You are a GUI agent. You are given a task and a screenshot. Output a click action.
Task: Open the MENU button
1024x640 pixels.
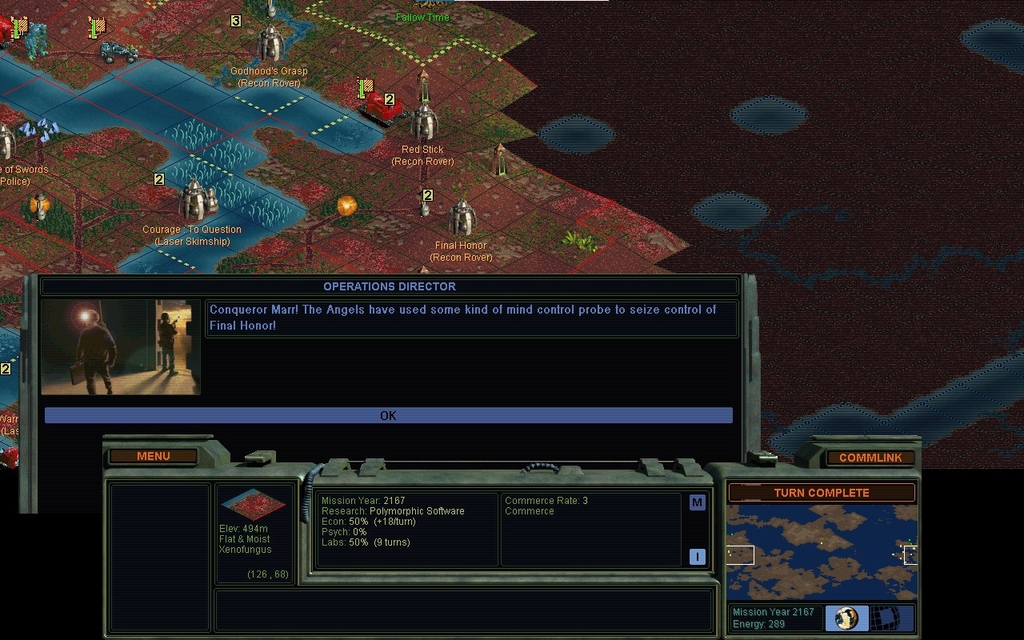(x=153, y=457)
